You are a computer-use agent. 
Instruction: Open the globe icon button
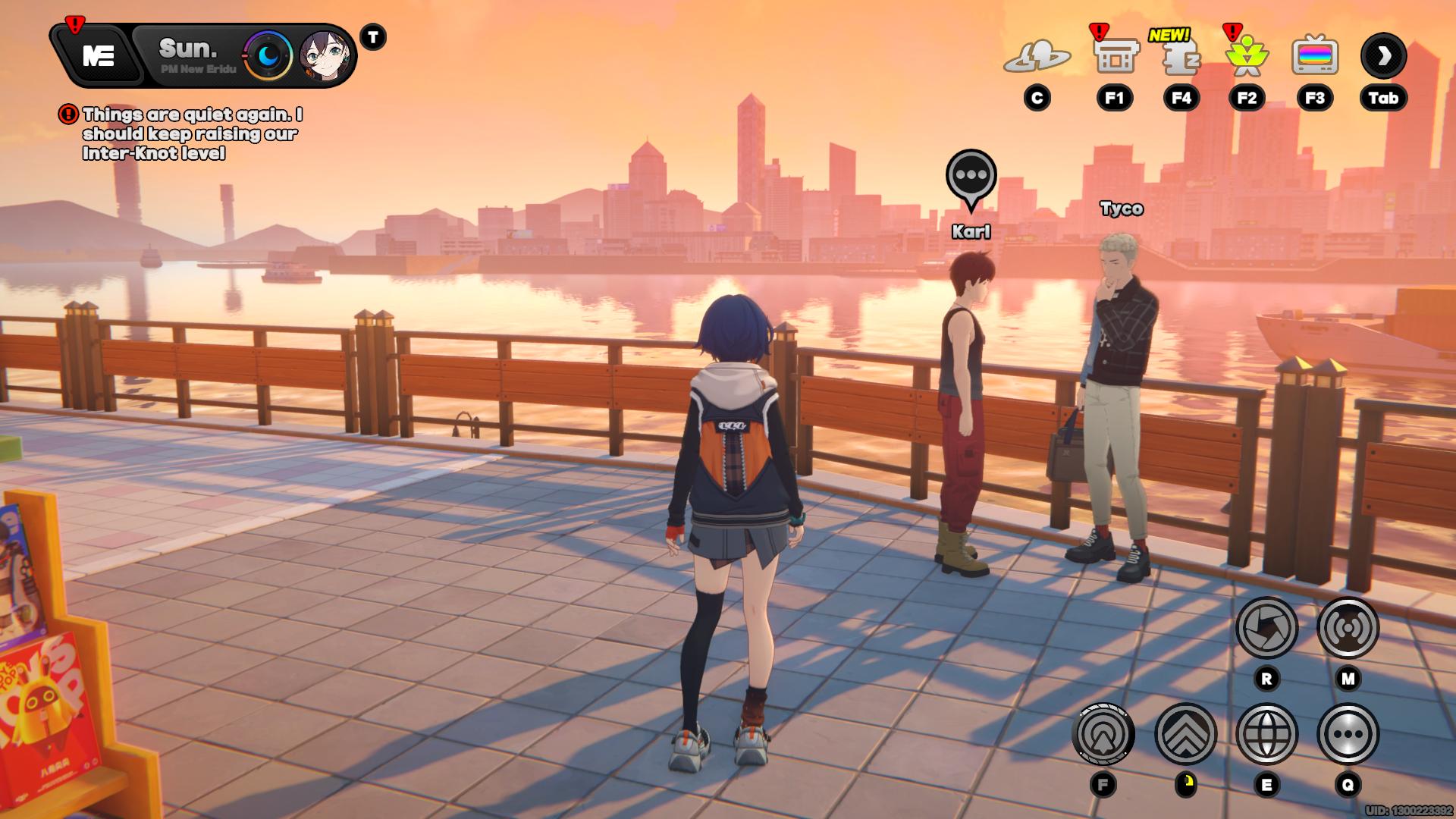pos(1266,734)
